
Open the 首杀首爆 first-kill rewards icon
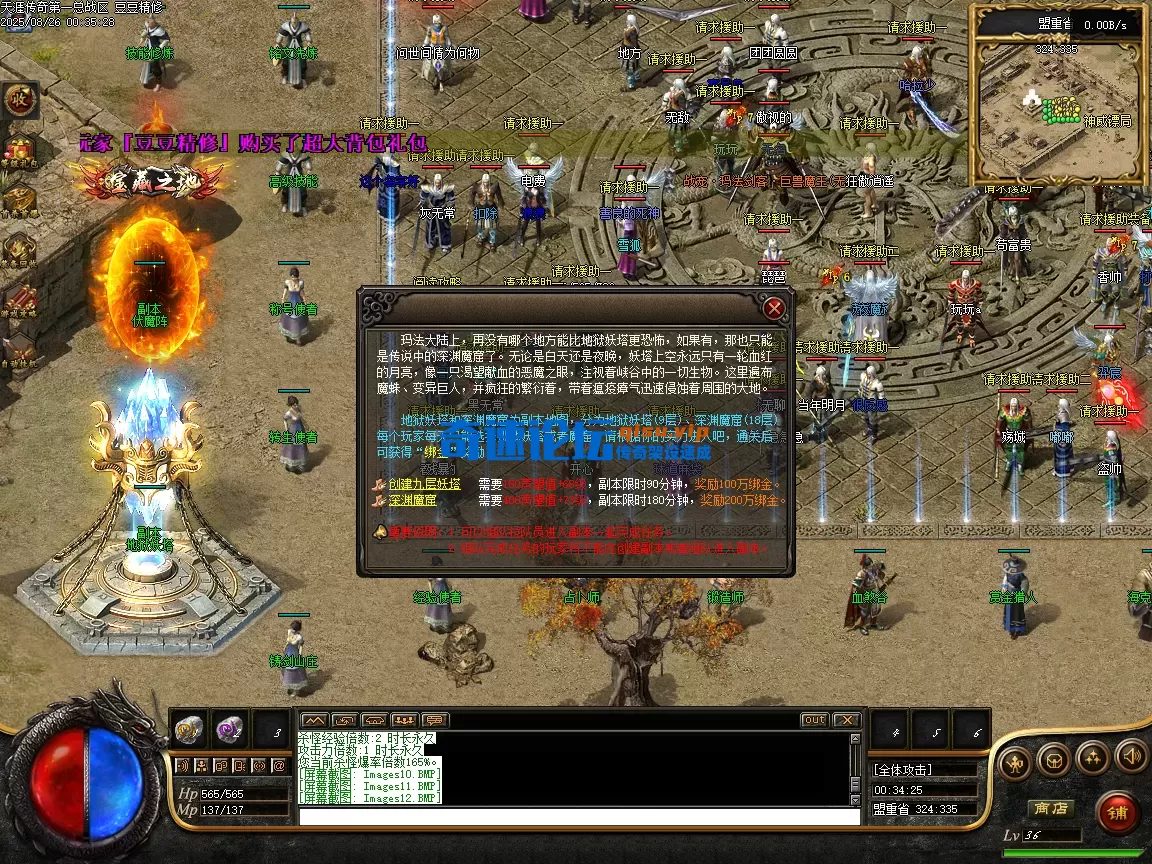(18, 198)
